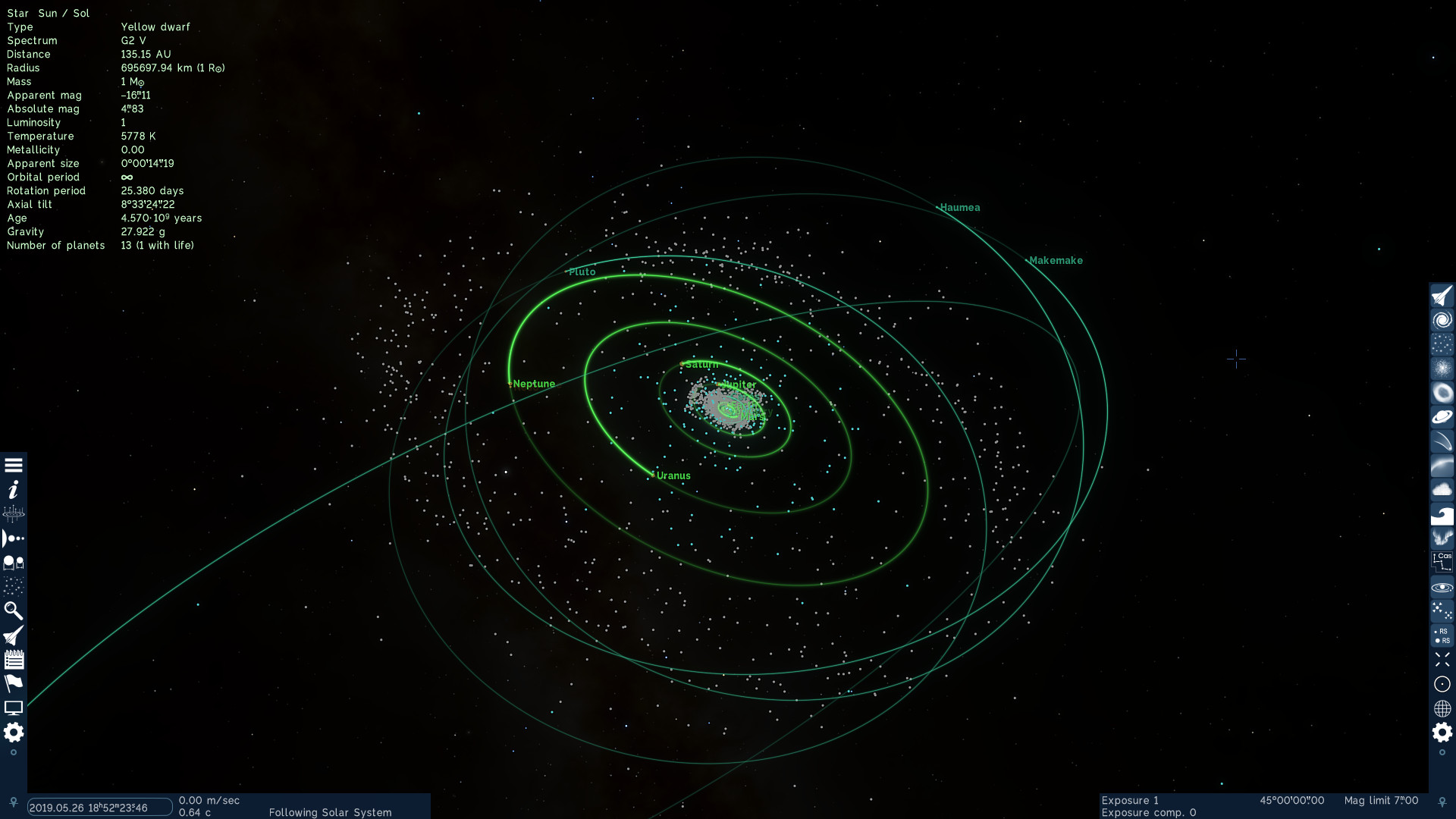Select the ringed planet icon on the right toolbar
The image size is (1456, 819).
[x=1442, y=416]
